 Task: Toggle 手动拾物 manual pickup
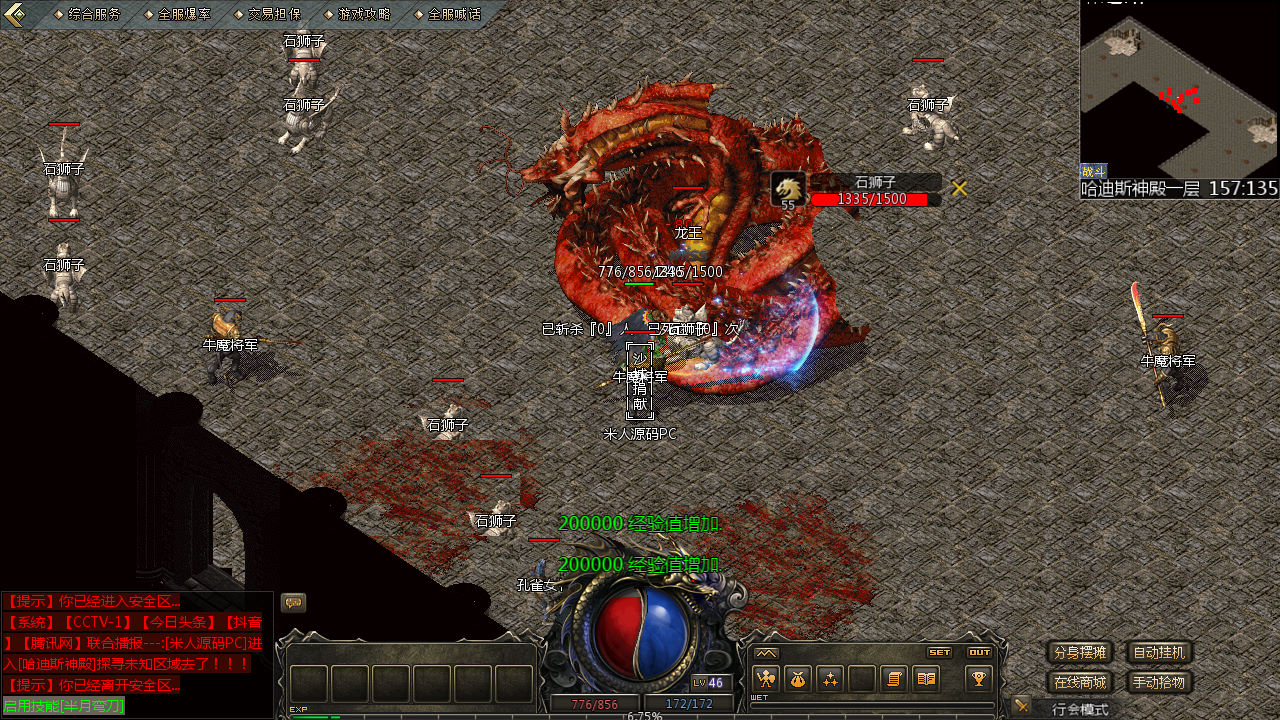(x=1160, y=683)
